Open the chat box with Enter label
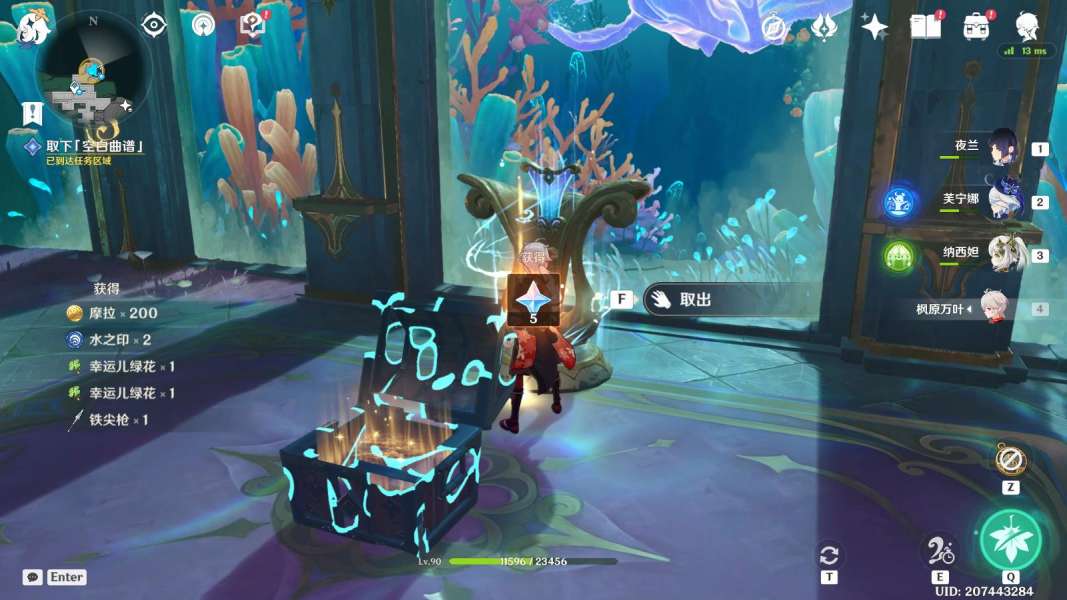Viewport: 1067px width, 600px height. click(55, 577)
